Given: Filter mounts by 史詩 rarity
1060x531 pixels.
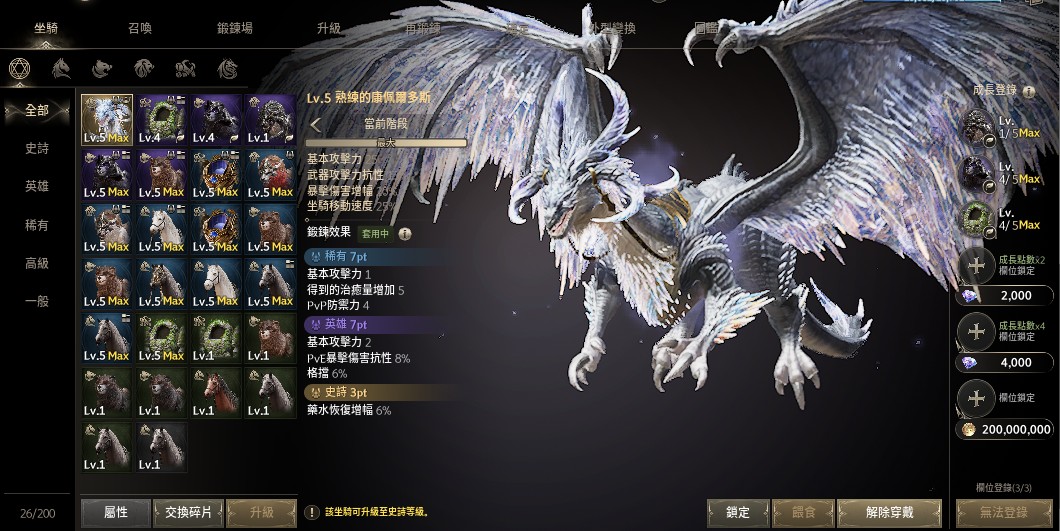Looking at the screenshot, I should pyautogui.click(x=37, y=149).
